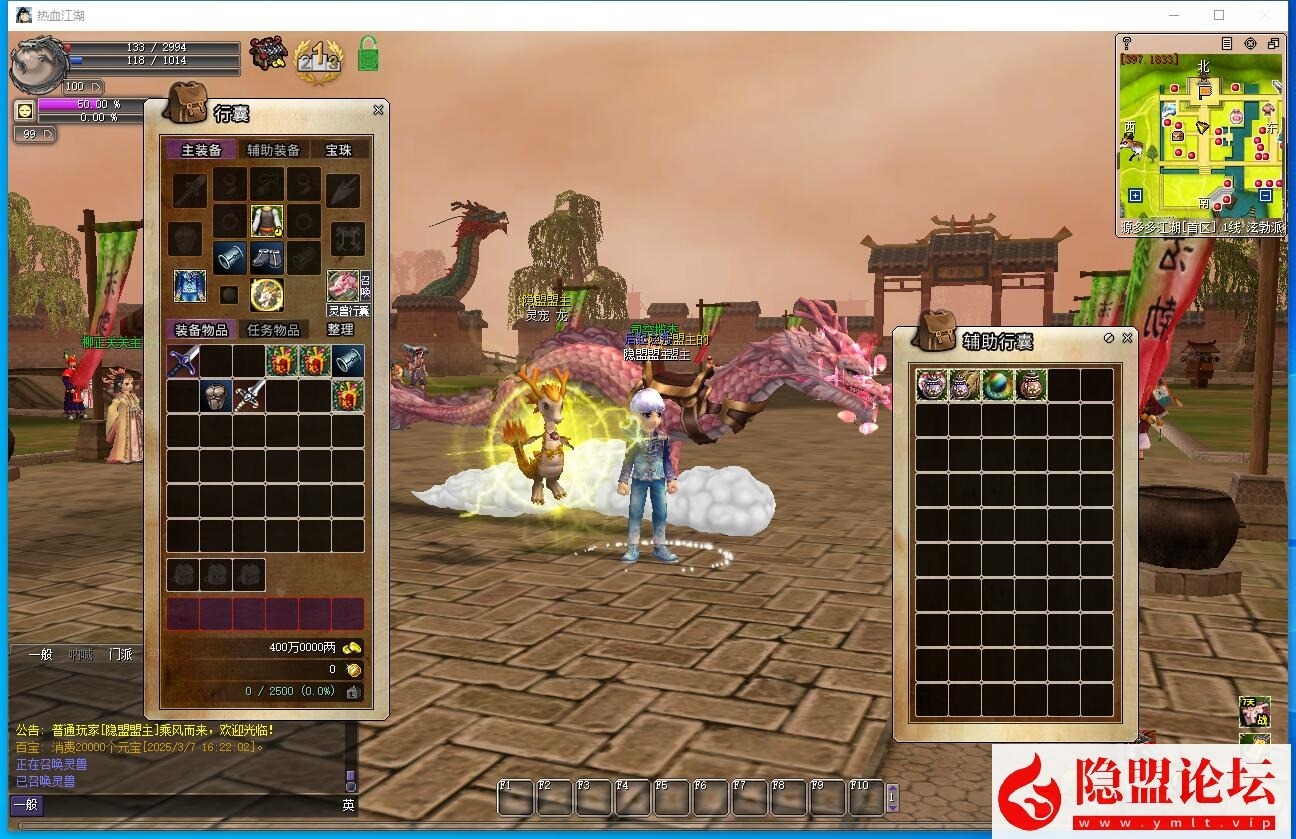Click the weight icon next to 0/2500 capacity
1296x839 pixels.
pyautogui.click(x=353, y=692)
